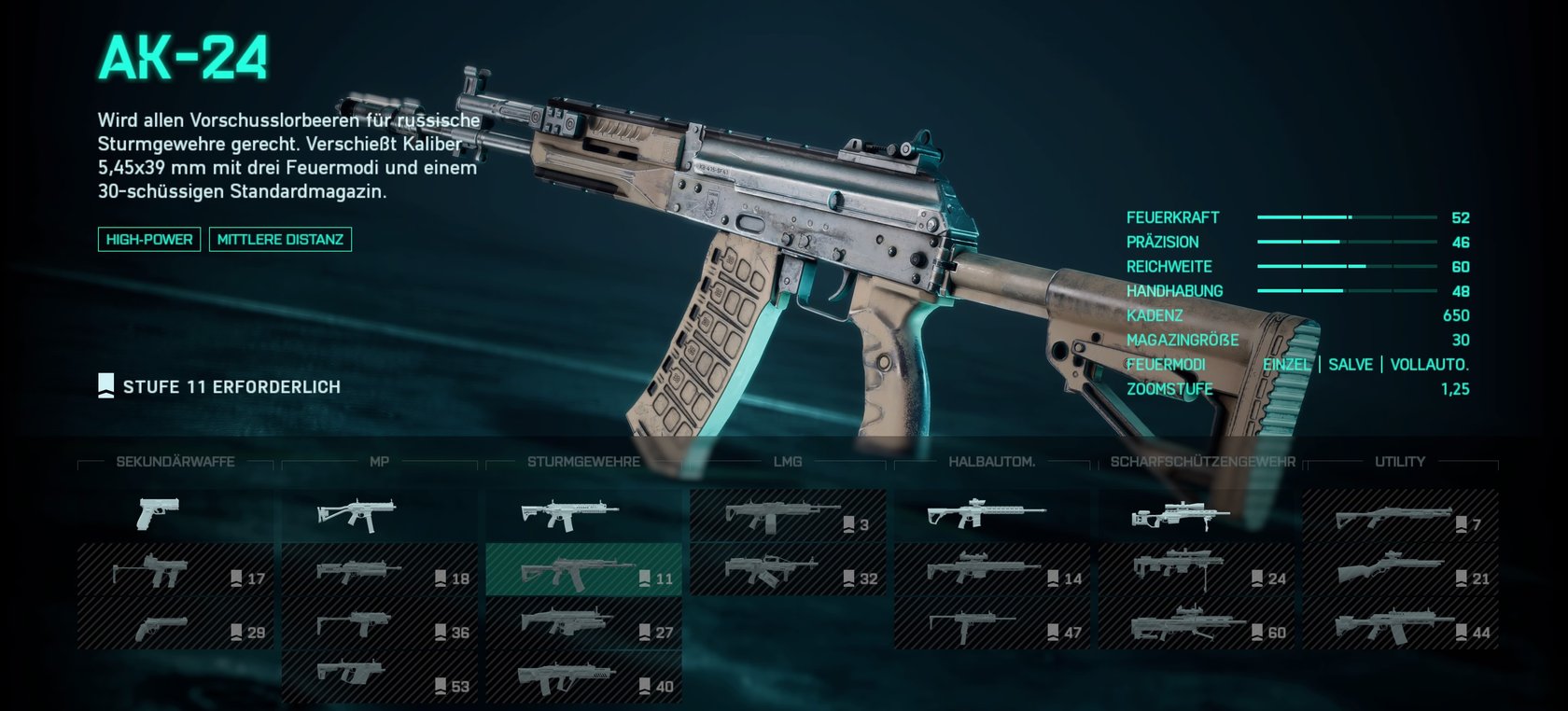This screenshot has height=711, width=1568.
Task: Select the level 14 semi-auto rifle tile
Action: [x=992, y=569]
